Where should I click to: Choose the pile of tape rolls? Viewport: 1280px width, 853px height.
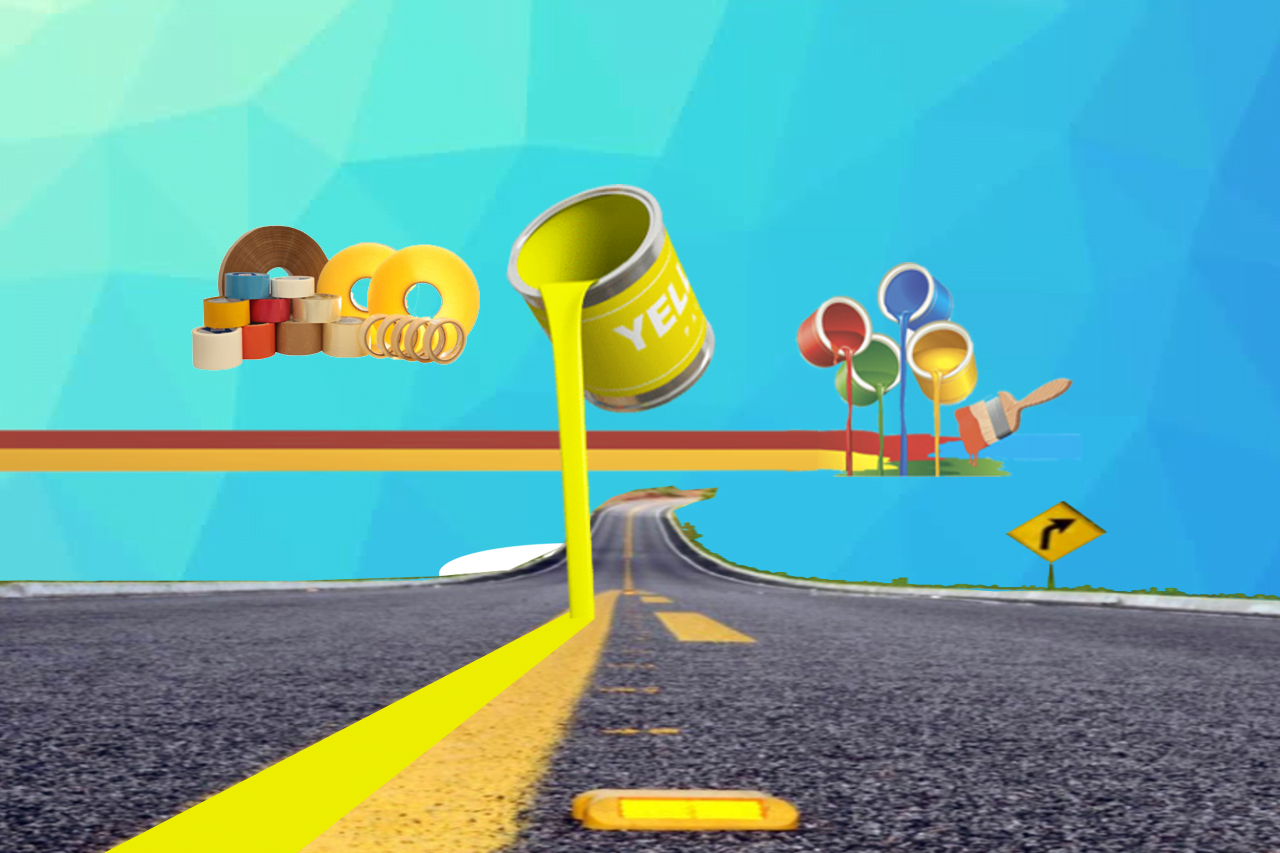coord(335,301)
